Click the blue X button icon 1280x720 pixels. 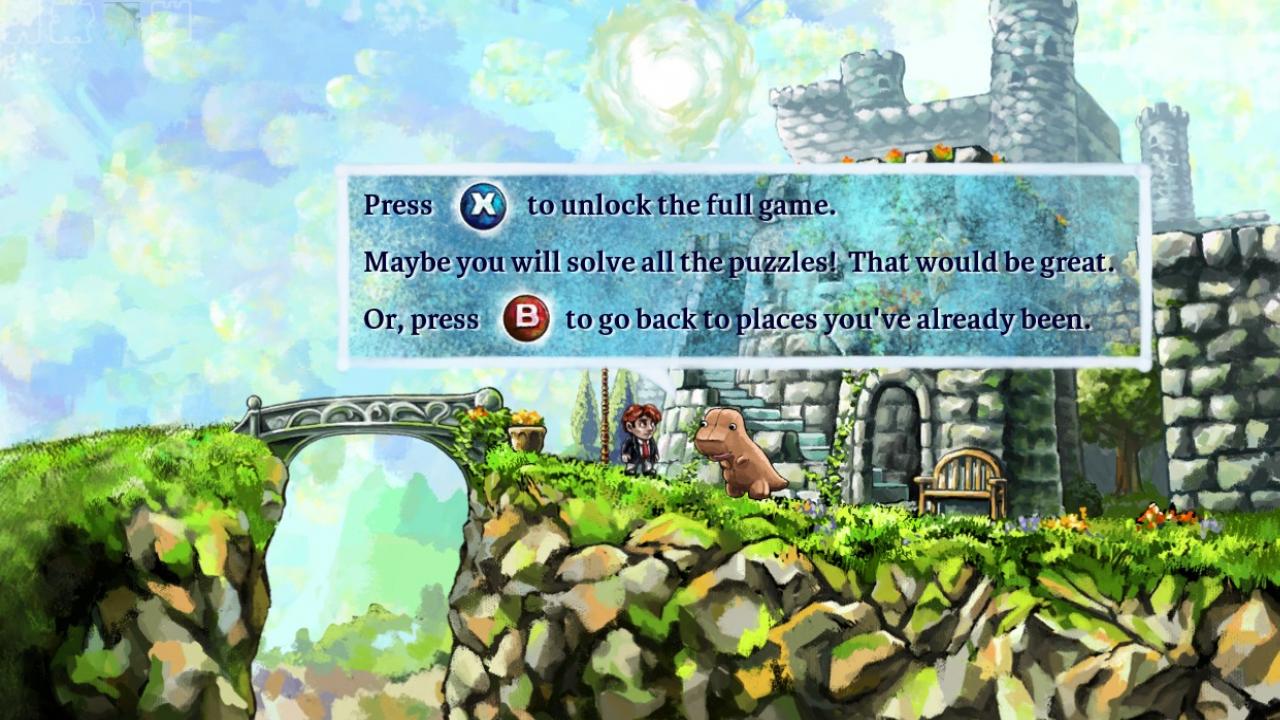pos(484,205)
